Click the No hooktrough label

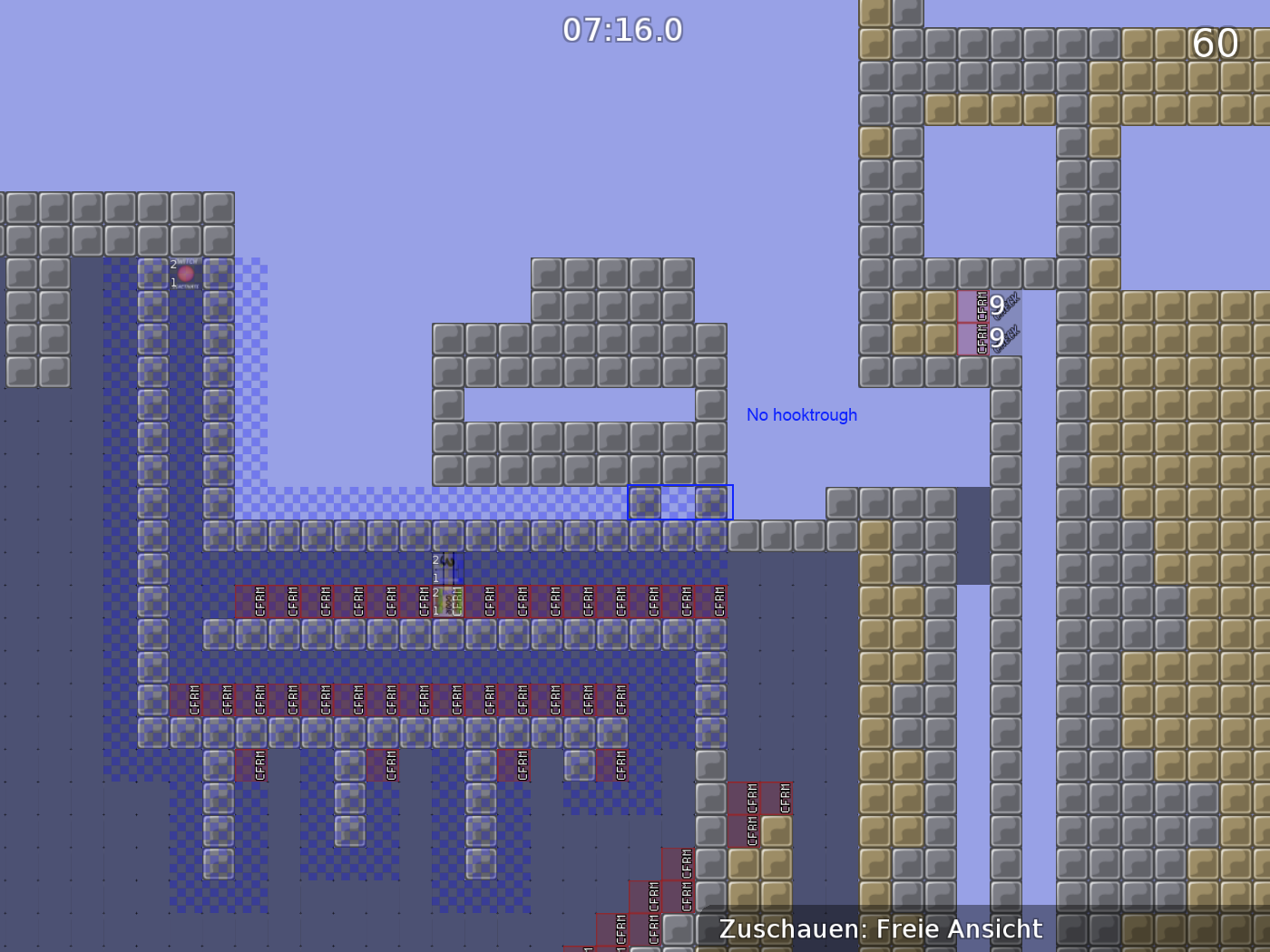[x=802, y=414]
